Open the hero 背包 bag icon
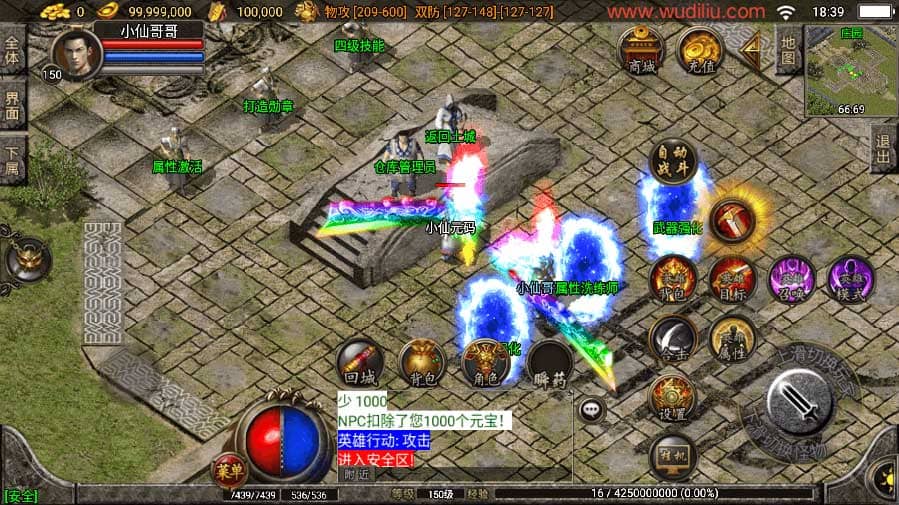 click(x=673, y=280)
